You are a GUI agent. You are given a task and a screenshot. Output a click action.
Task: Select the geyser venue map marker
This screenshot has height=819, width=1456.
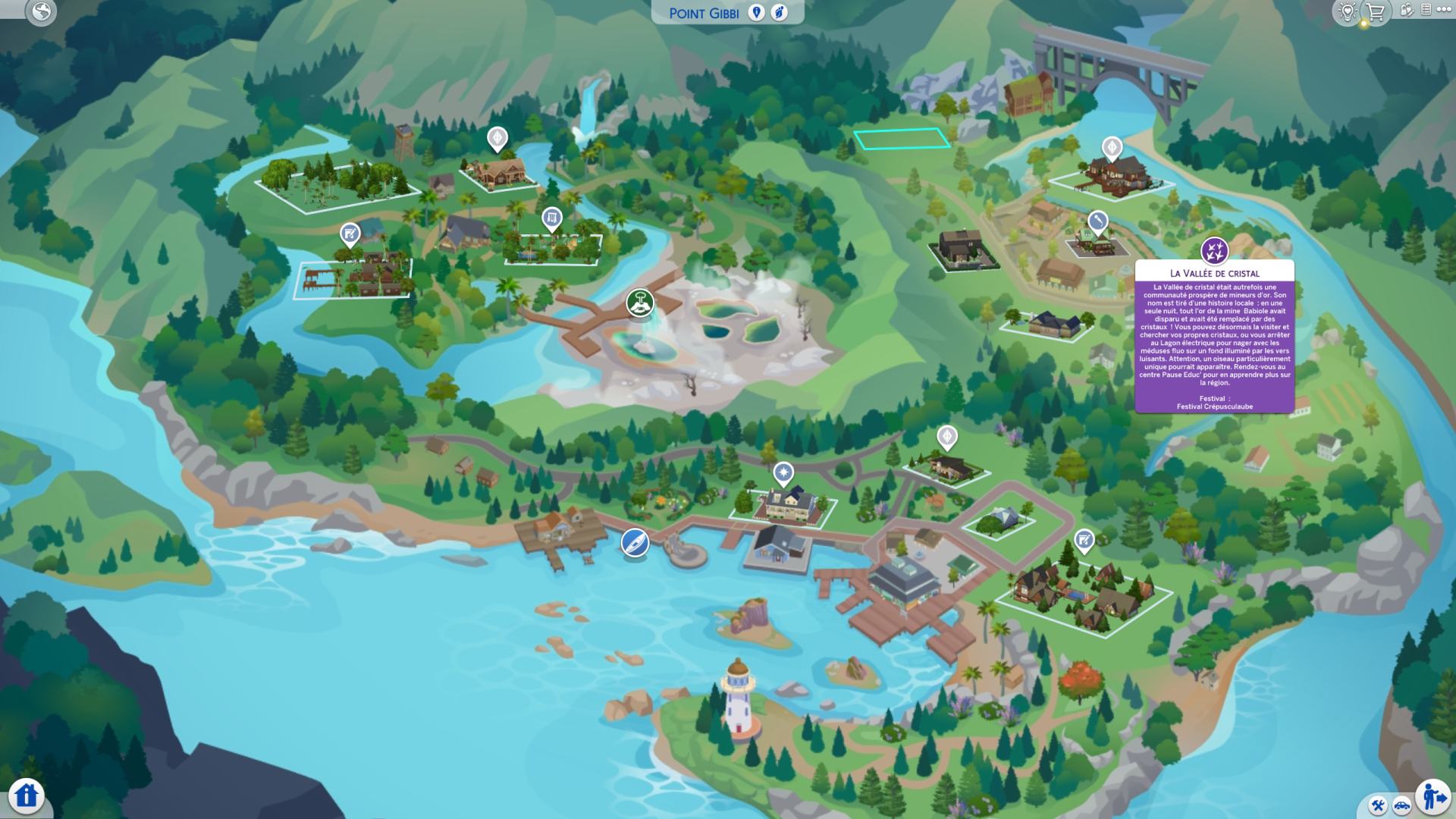(640, 303)
